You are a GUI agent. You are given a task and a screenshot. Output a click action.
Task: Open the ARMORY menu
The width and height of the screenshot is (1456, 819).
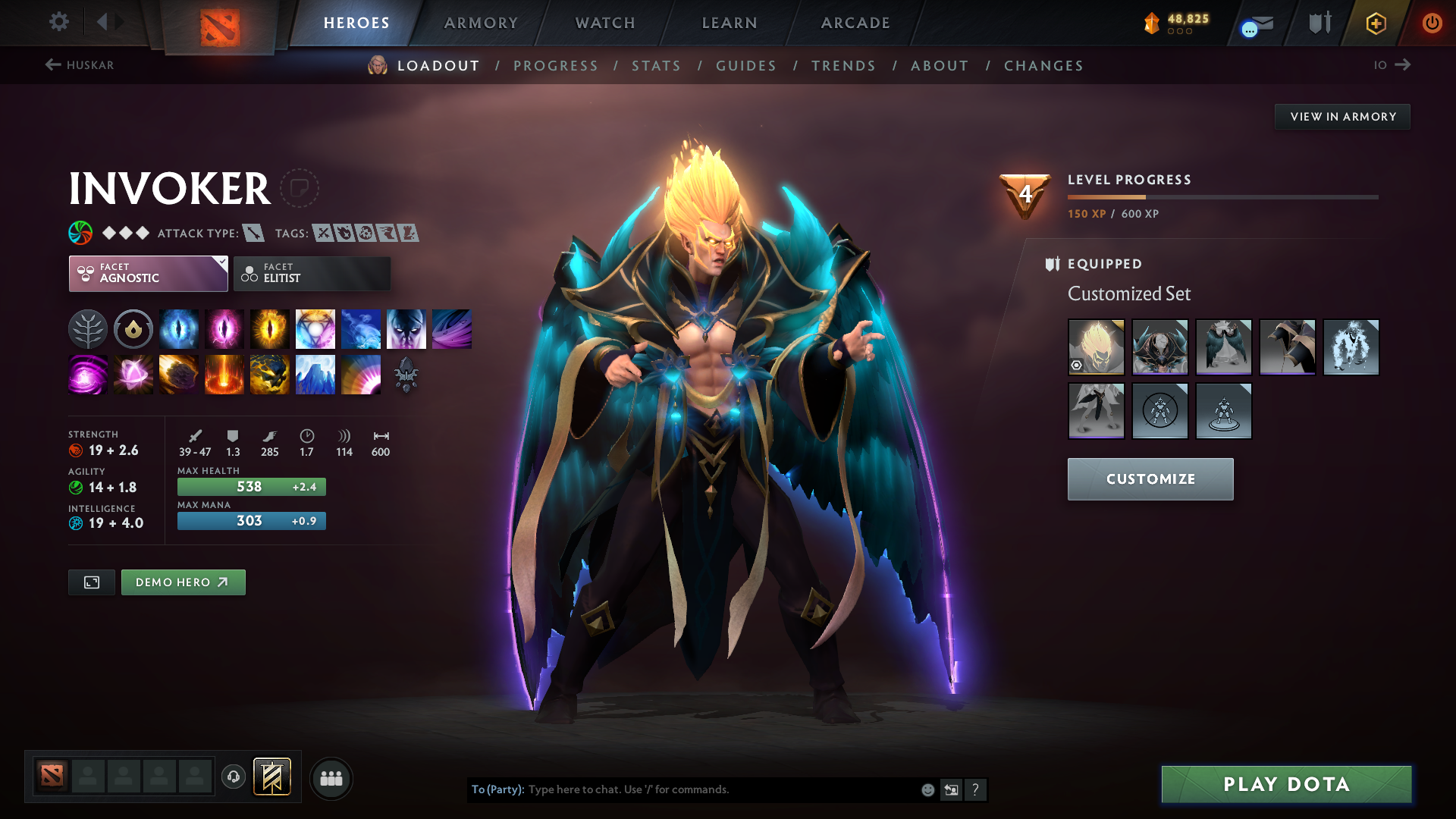480,23
